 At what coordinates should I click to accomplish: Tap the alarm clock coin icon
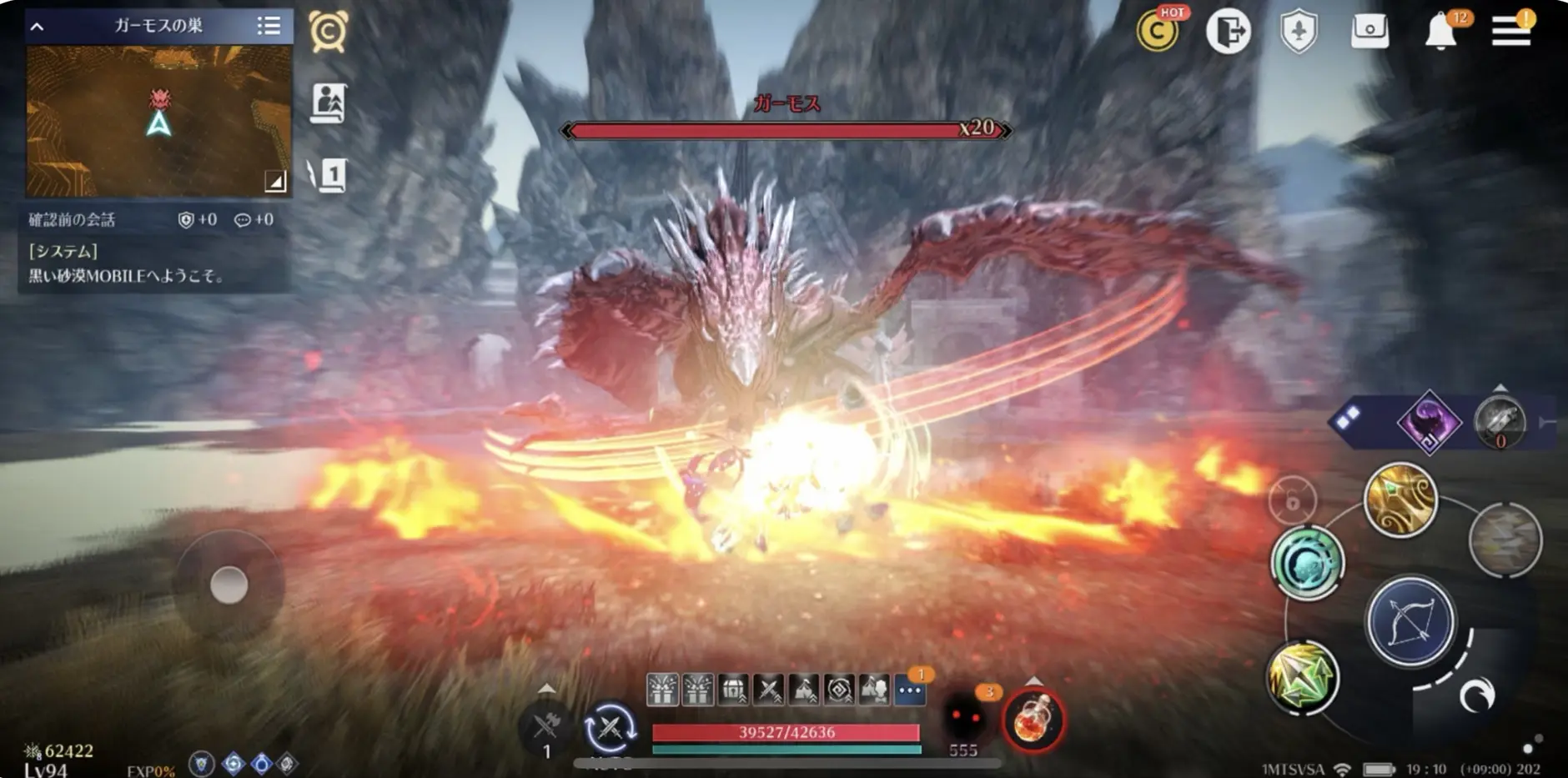329,32
